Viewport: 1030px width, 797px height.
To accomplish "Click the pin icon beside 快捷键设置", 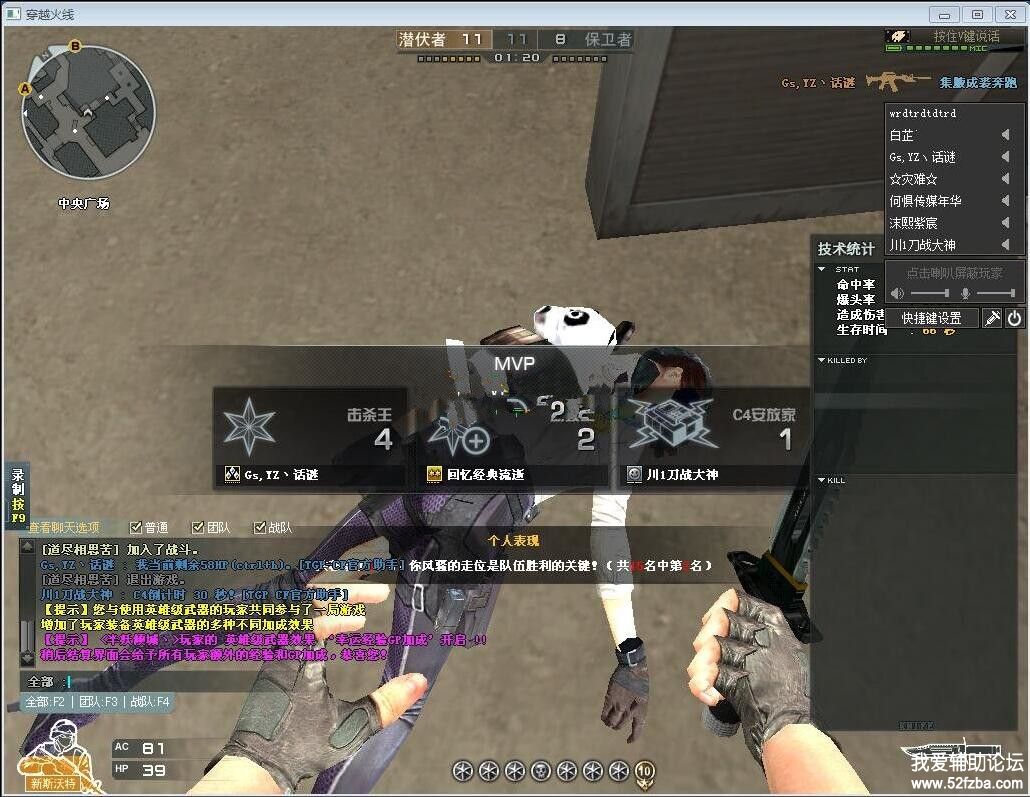I will tap(992, 318).
